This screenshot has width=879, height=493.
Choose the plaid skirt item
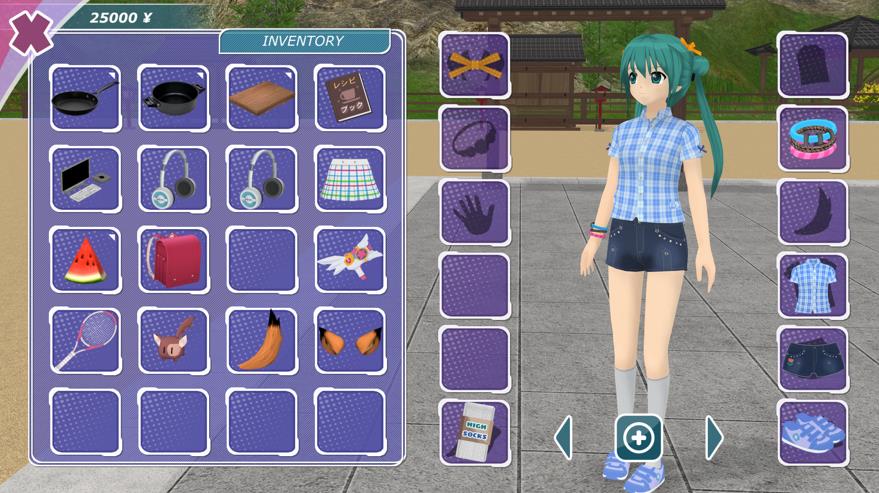point(350,179)
